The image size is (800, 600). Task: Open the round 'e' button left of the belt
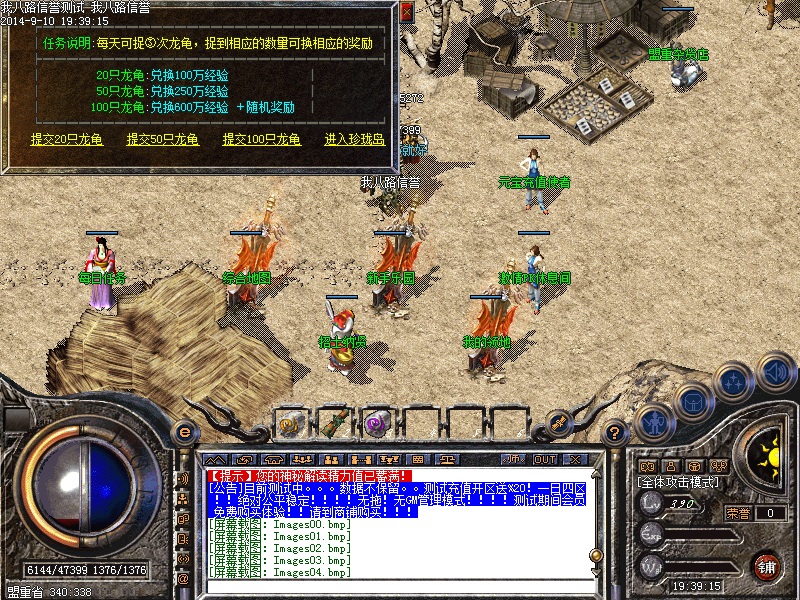coord(183,432)
